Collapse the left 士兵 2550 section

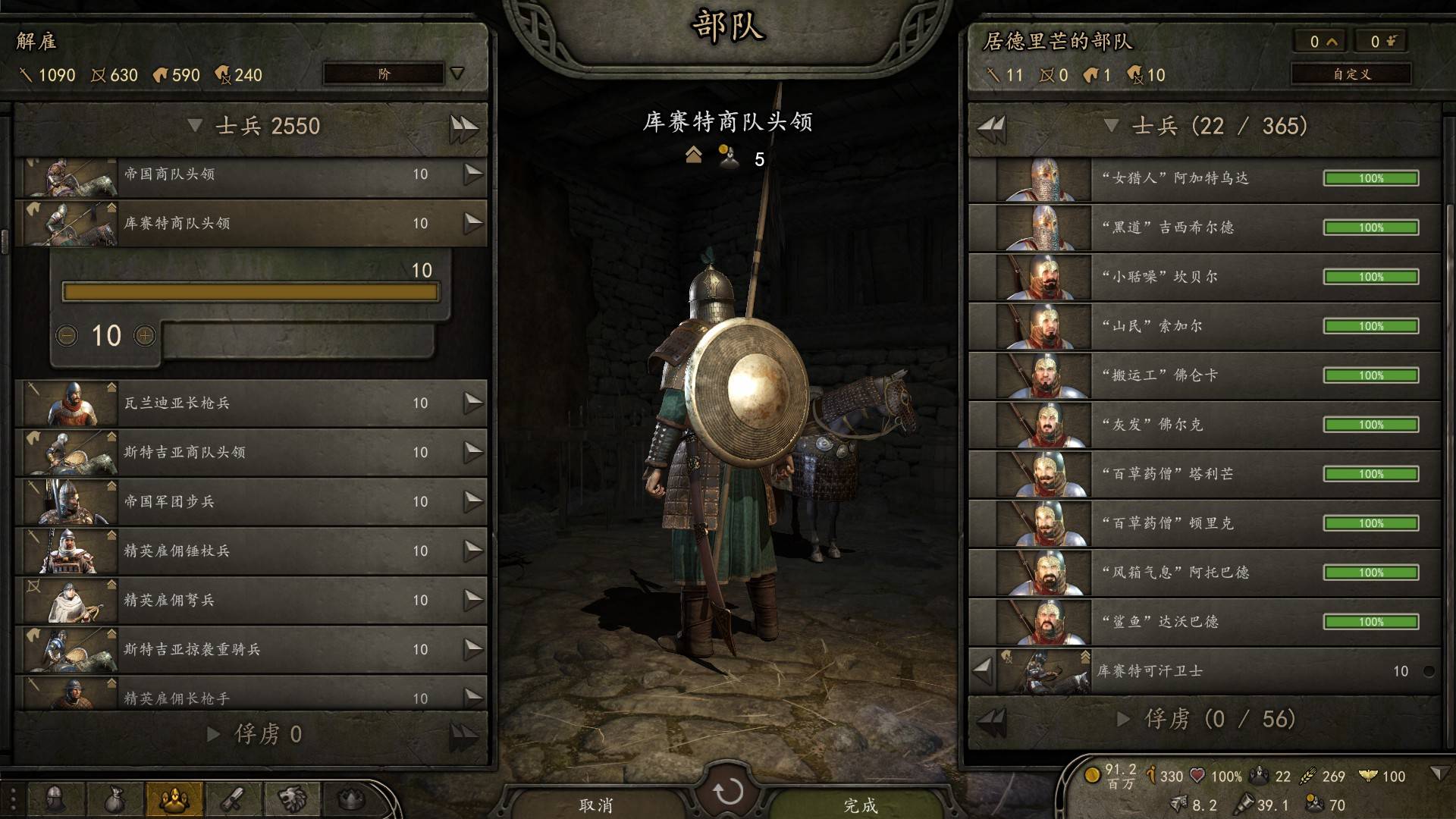(x=196, y=126)
